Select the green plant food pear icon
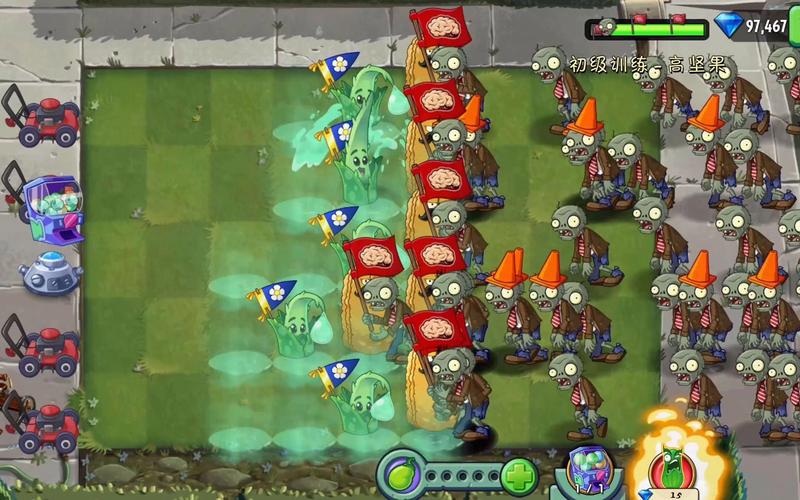The height and width of the screenshot is (500, 800). pyautogui.click(x=398, y=472)
